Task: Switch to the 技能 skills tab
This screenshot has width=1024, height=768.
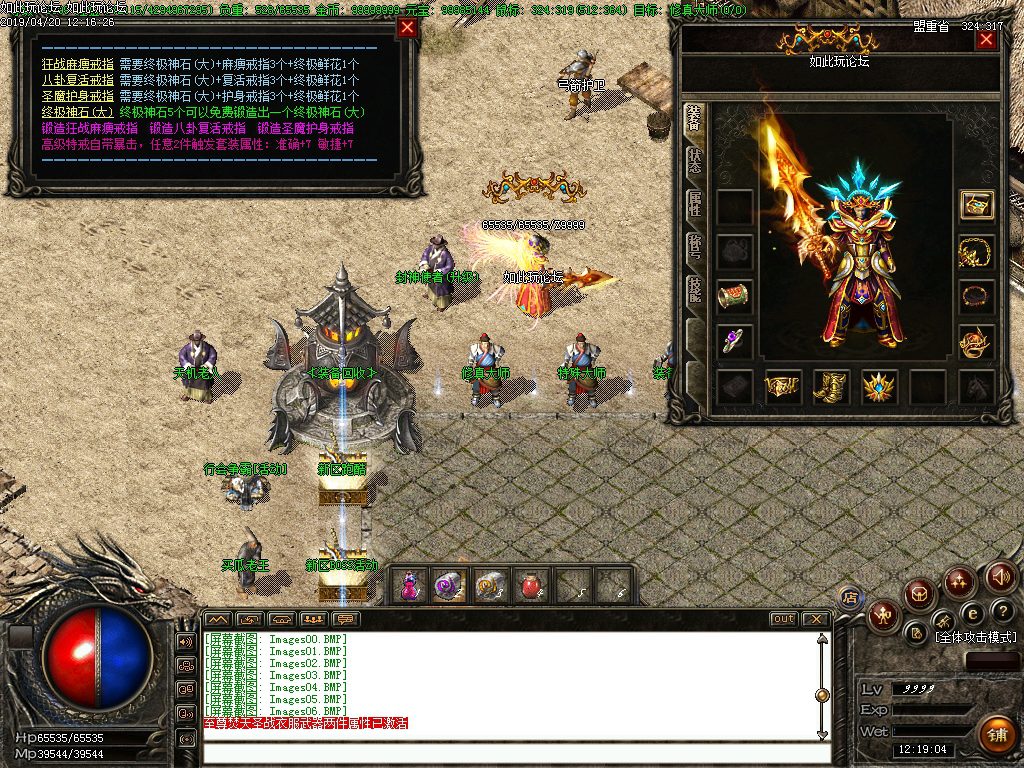Action: (694, 291)
